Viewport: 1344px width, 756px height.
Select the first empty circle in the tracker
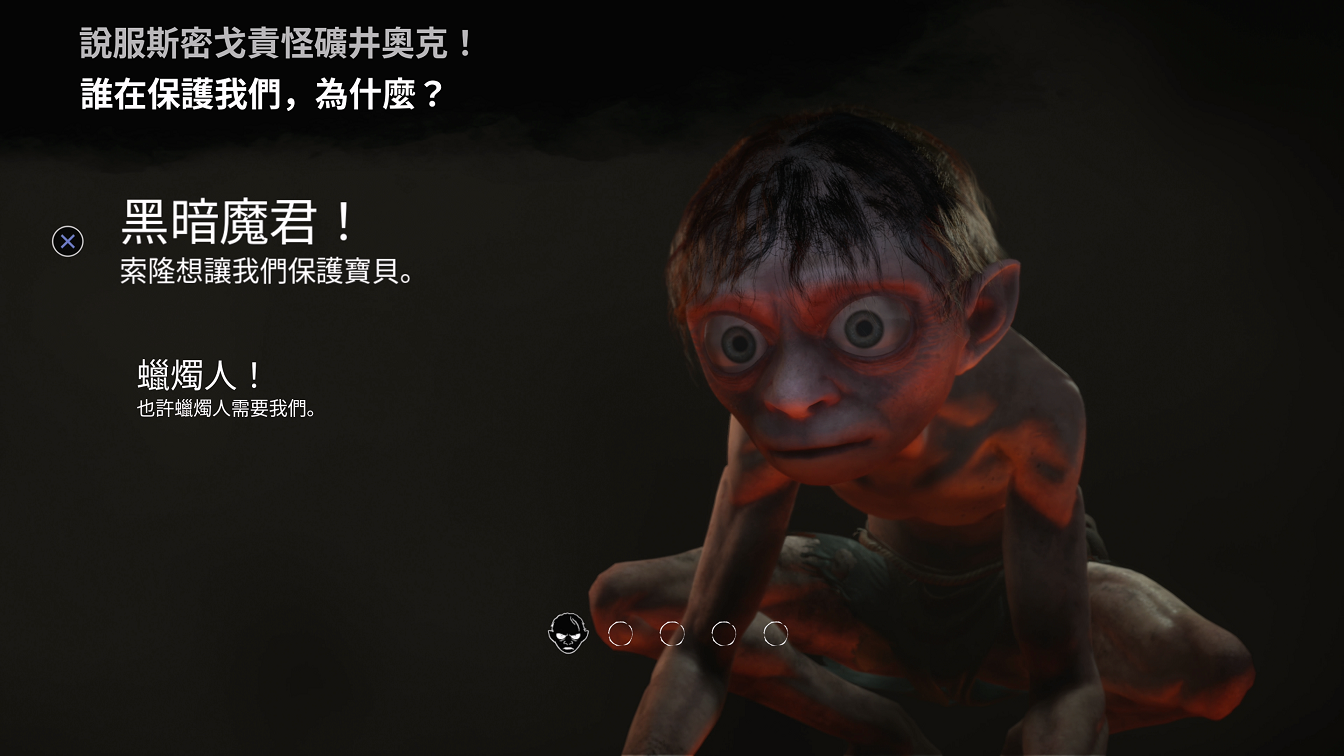621,633
